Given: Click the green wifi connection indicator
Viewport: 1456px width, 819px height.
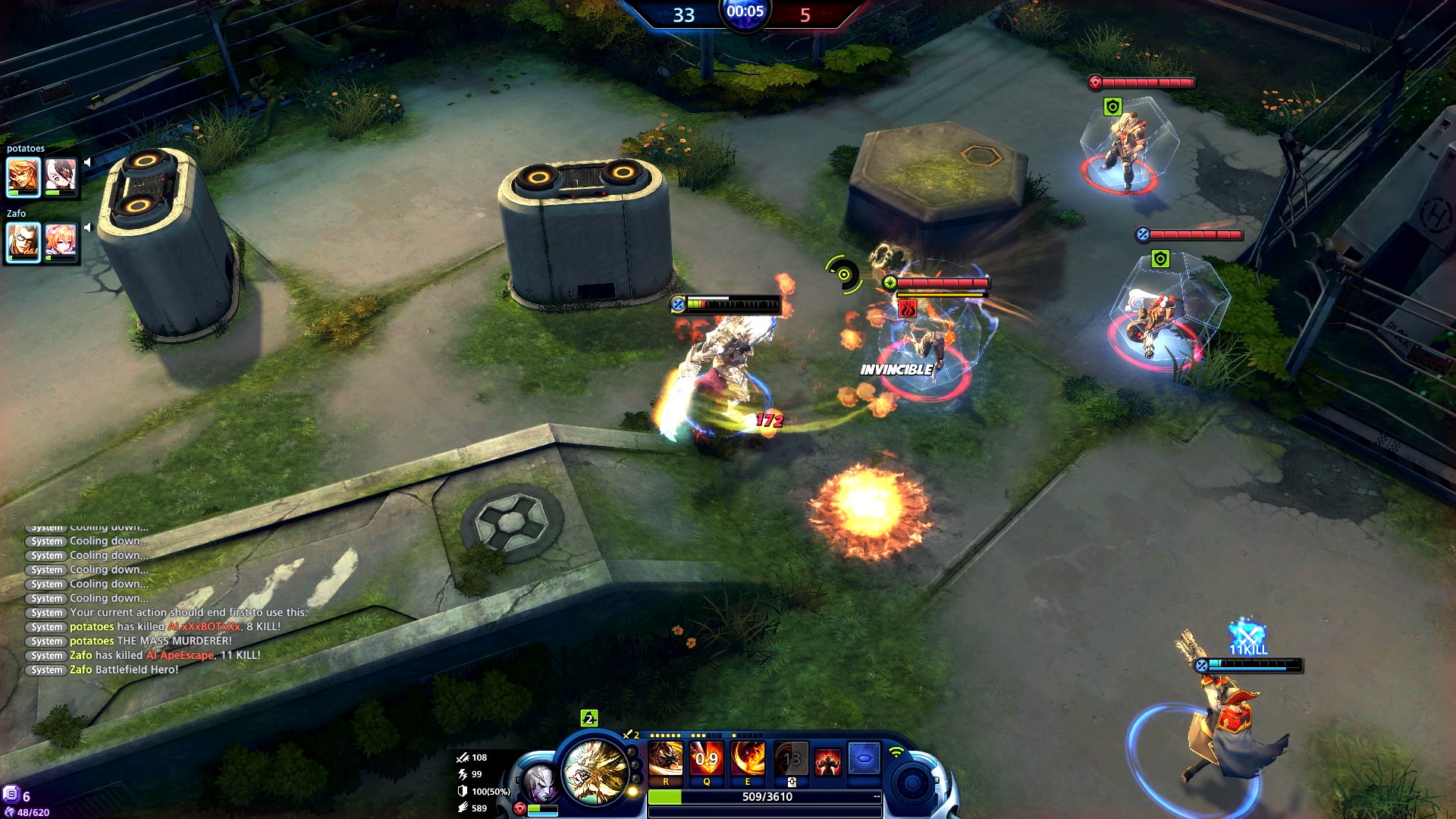Looking at the screenshot, I should coord(896,752).
